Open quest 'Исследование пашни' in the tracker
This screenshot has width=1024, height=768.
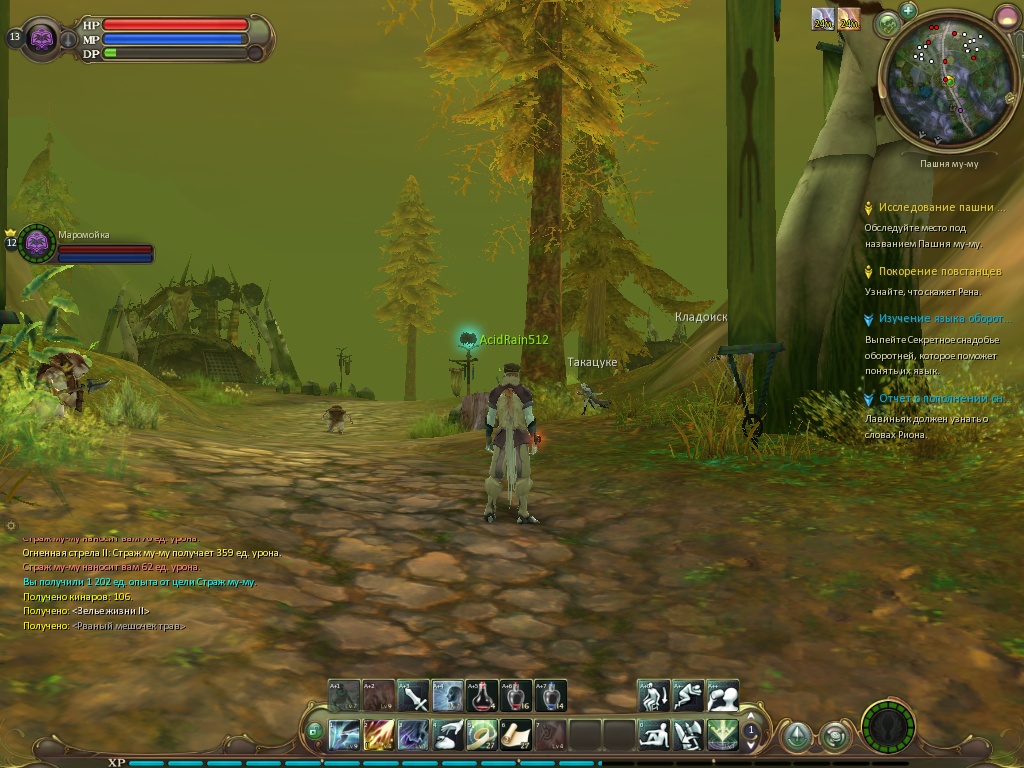pyautogui.click(x=941, y=208)
